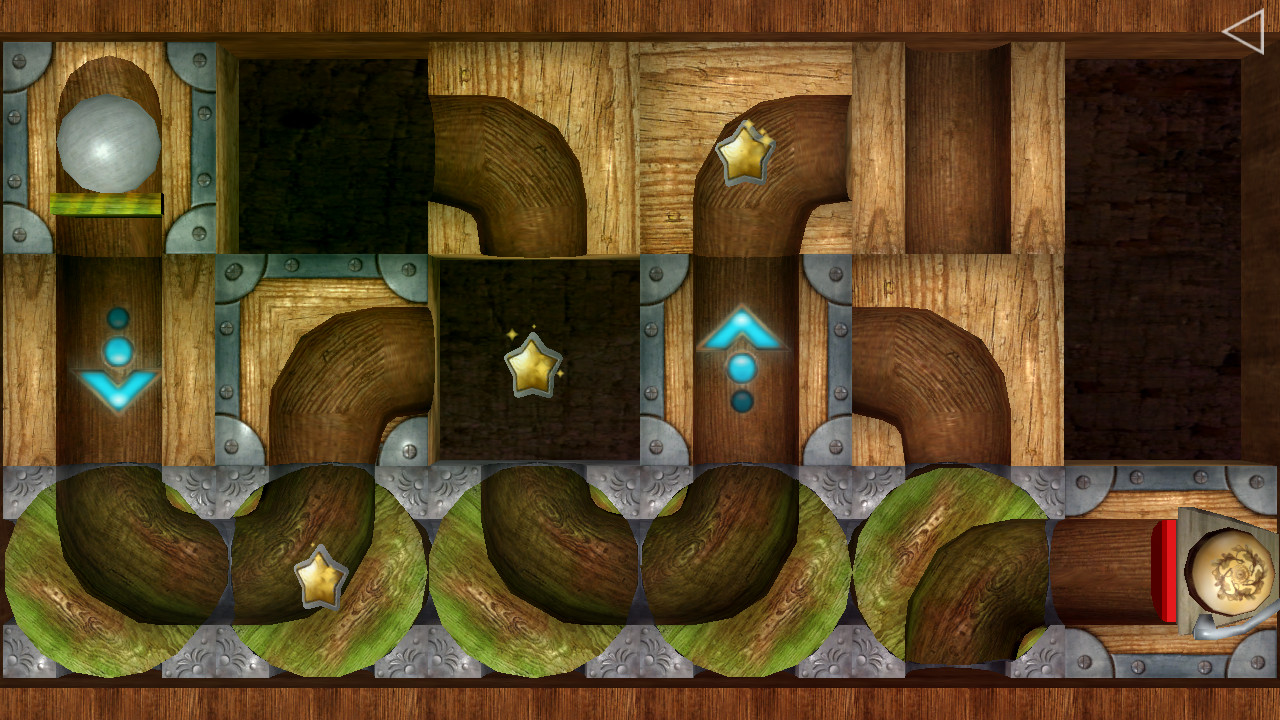Tap the golden star inside the top curved pipe
Viewport: 1280px width, 720px height.
pos(745,152)
